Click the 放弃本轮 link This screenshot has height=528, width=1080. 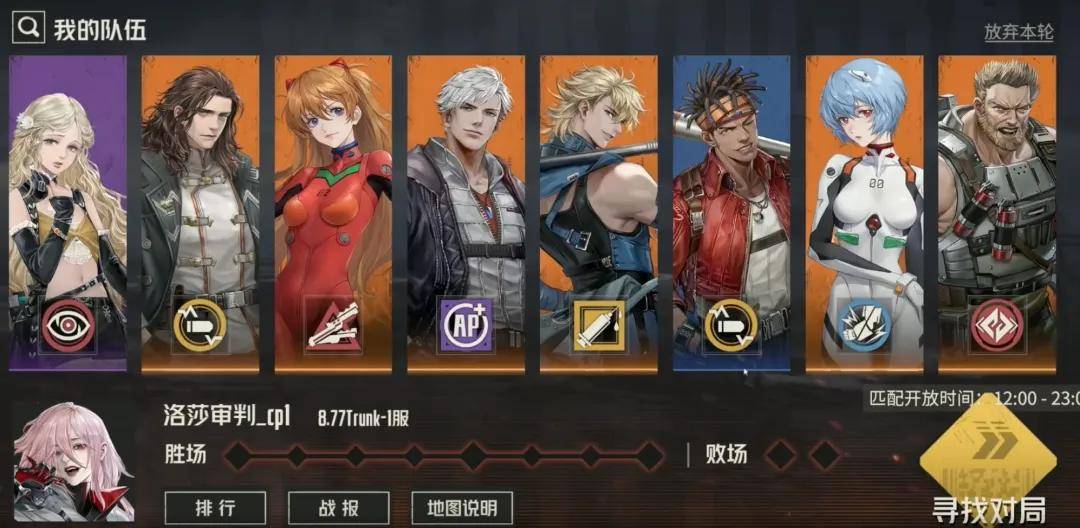[1018, 32]
